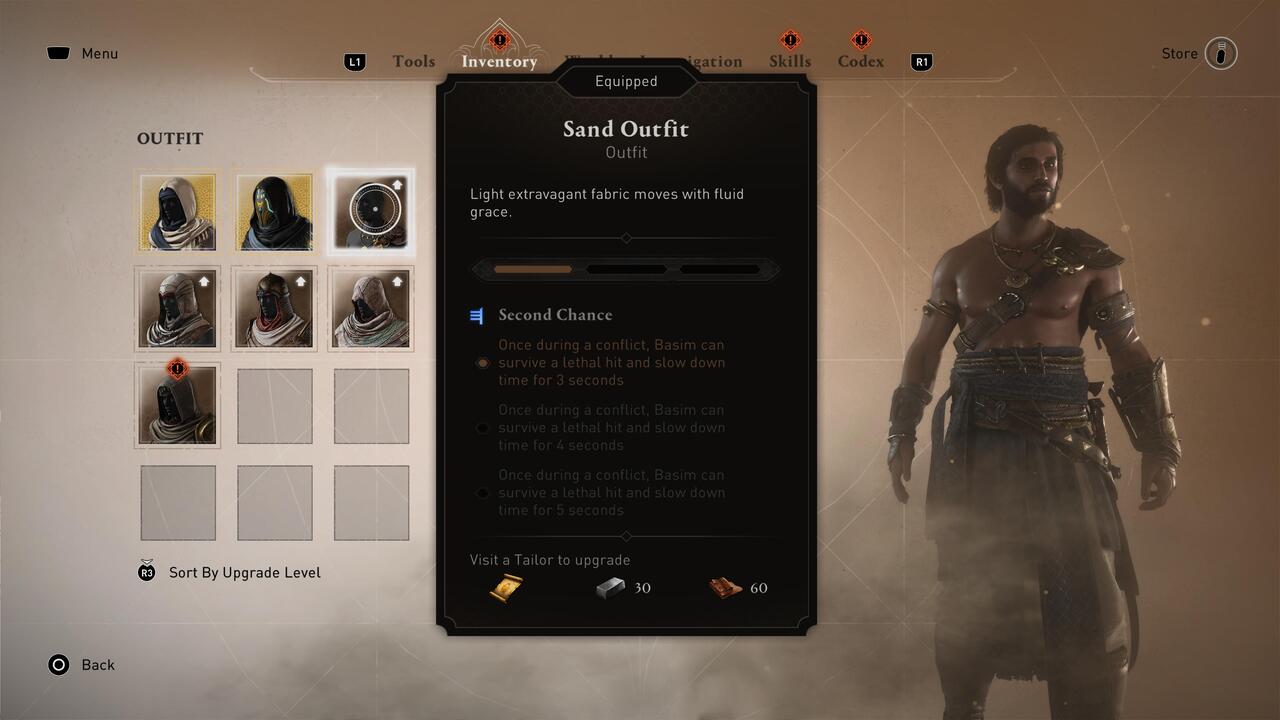Open the Menu via the hamburger icon
Screen dimensions: 1280x720
(x=57, y=53)
